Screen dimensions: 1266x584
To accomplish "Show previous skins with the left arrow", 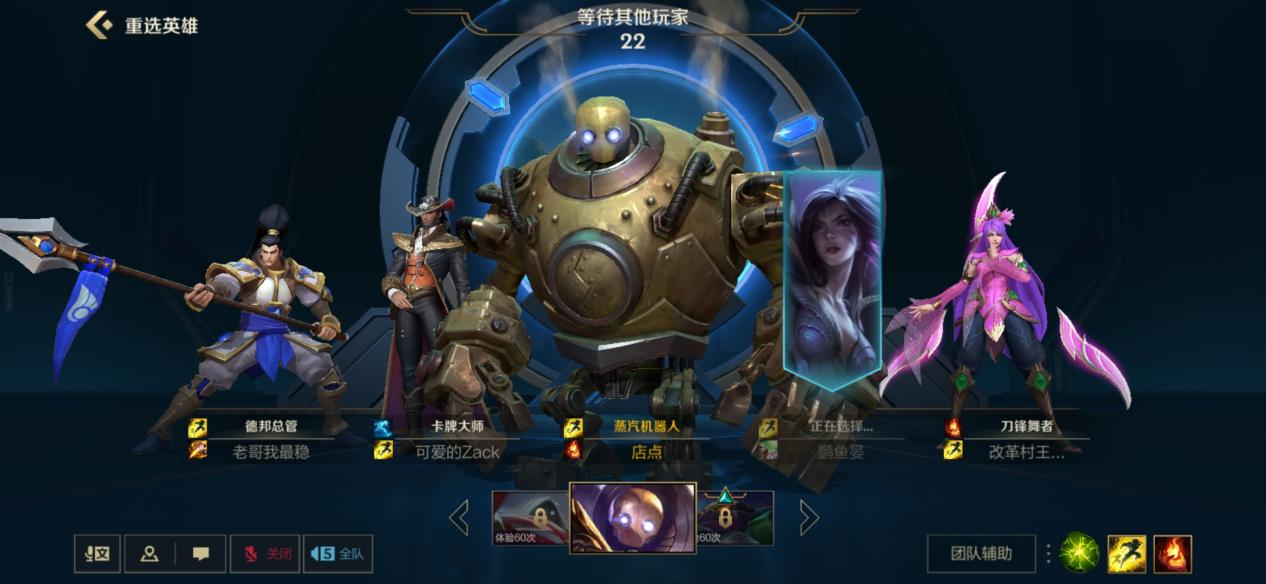I will point(459,517).
